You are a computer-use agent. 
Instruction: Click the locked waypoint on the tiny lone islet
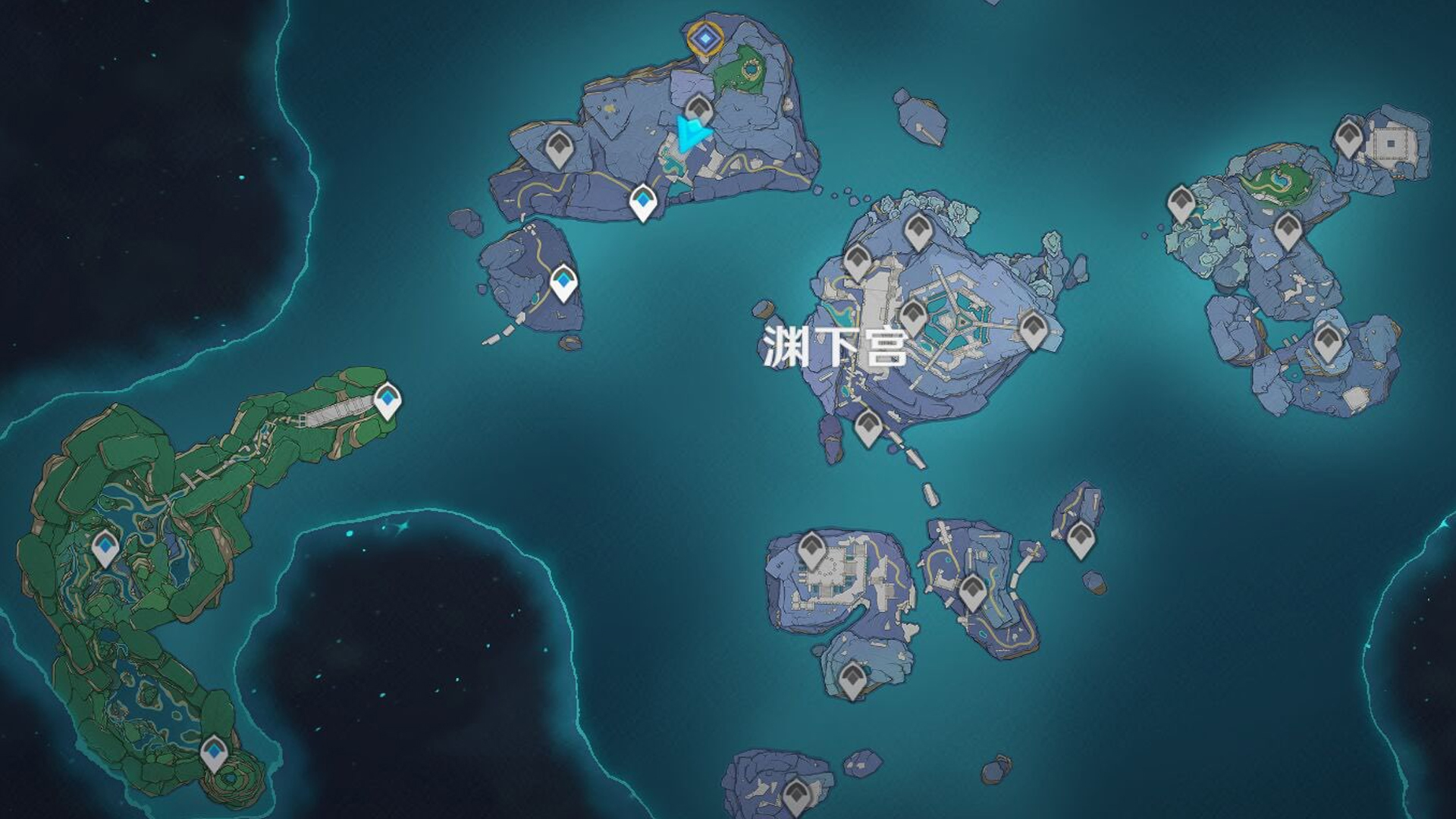(1080, 538)
